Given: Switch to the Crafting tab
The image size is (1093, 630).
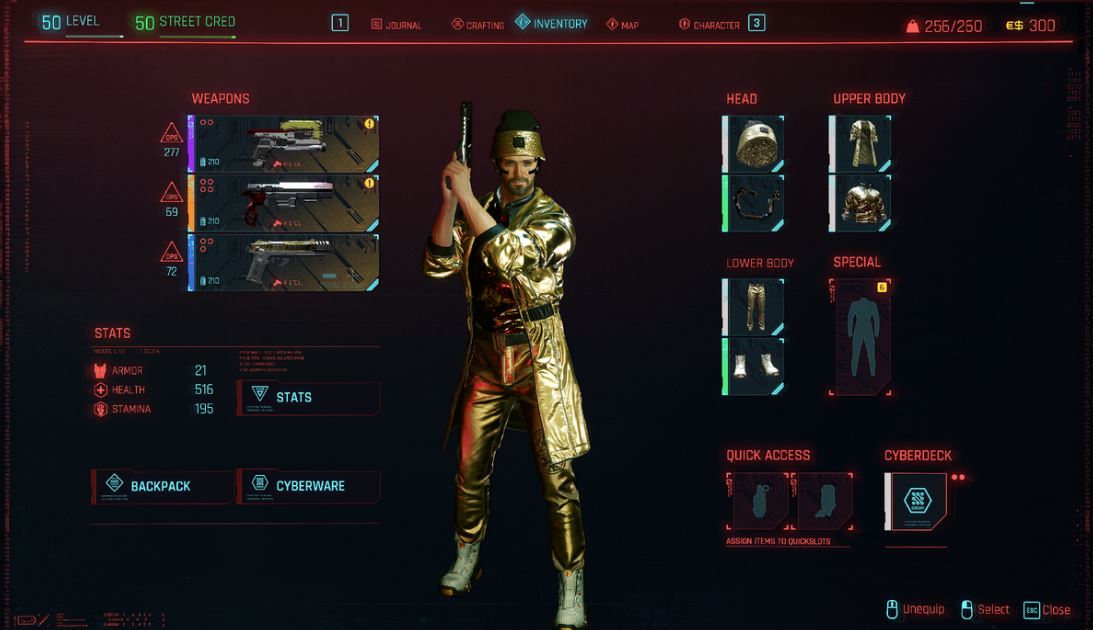Looking at the screenshot, I should pyautogui.click(x=478, y=24).
